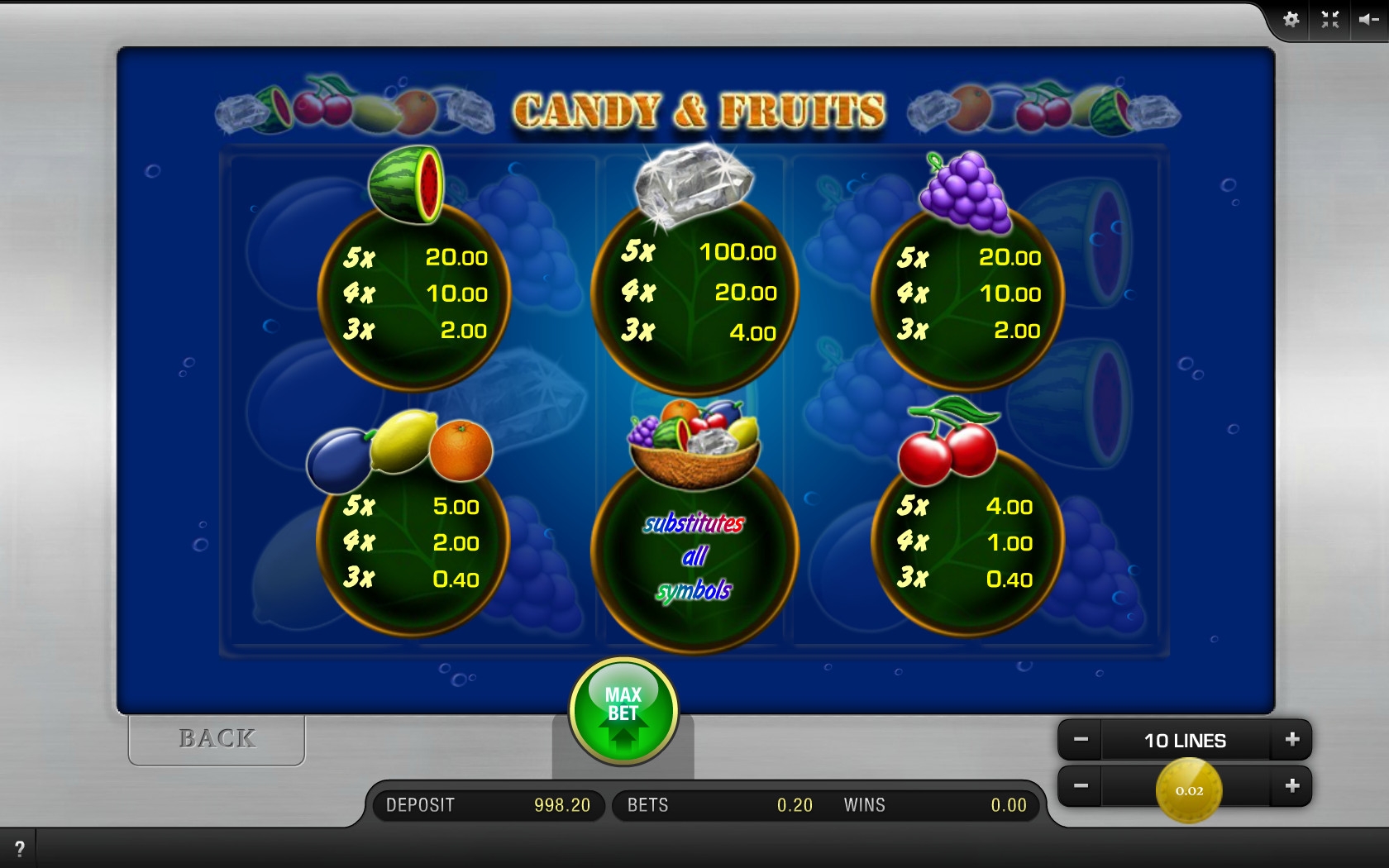
Task: Lower the coin bet value
Action: point(1081,786)
